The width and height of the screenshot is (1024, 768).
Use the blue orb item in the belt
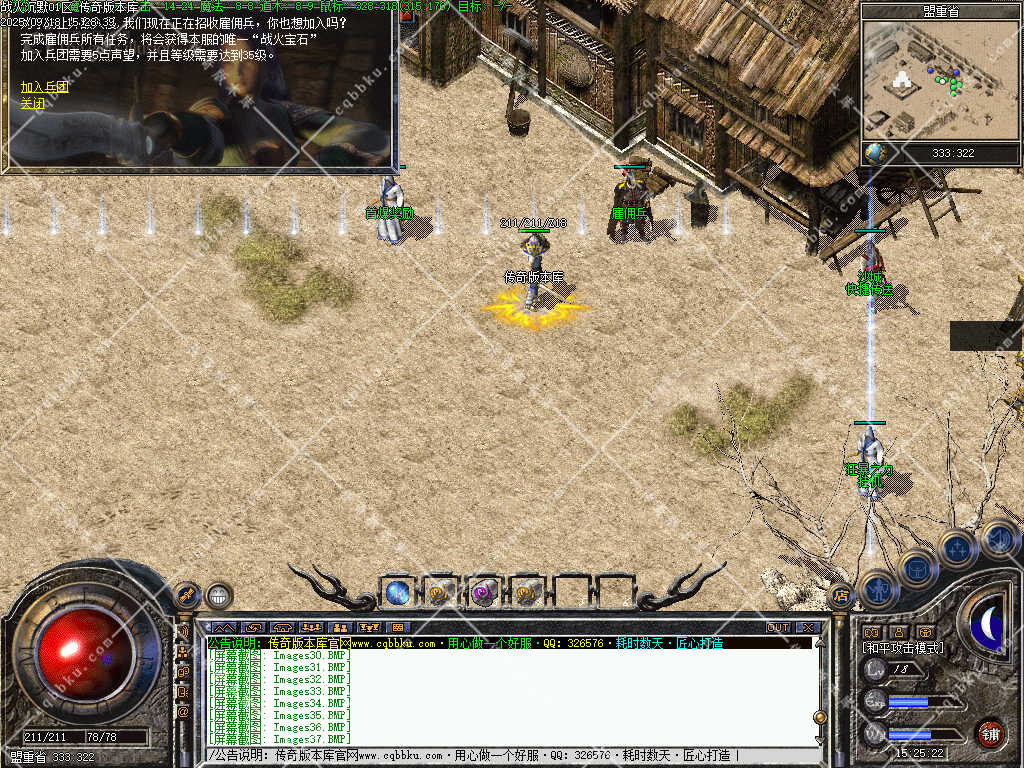pos(397,592)
